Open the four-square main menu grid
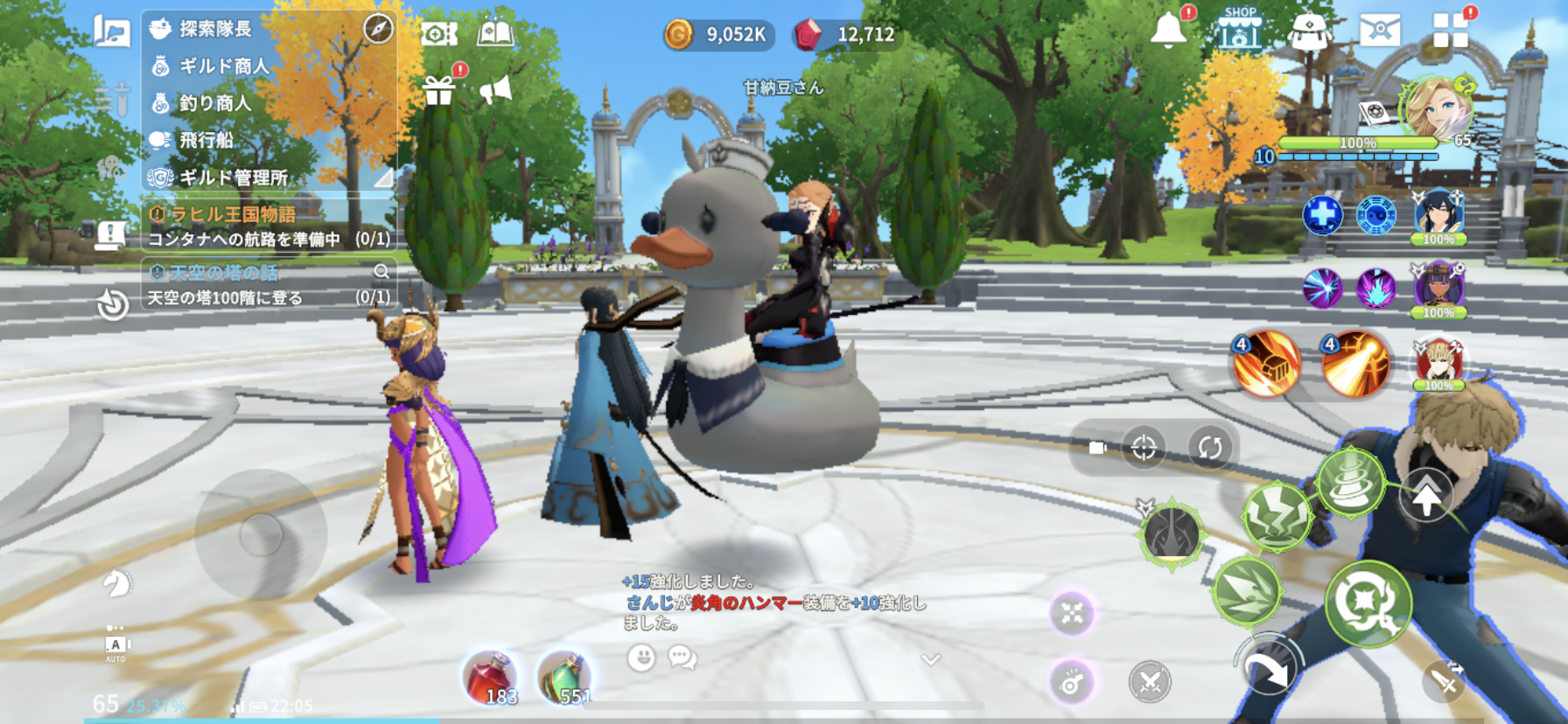This screenshot has height=724, width=1568. (1450, 30)
